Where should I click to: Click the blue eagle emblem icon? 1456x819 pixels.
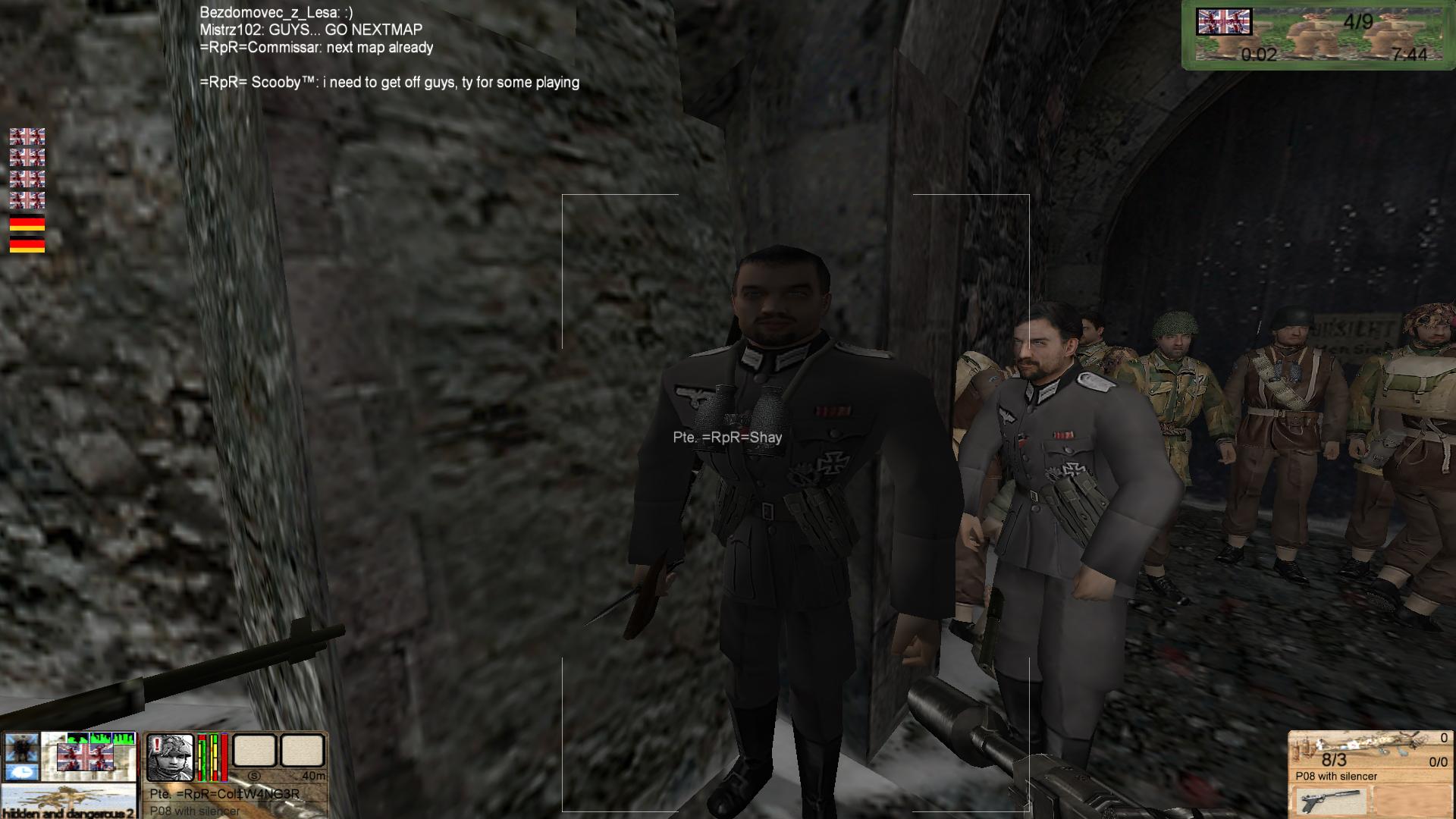coord(20,747)
